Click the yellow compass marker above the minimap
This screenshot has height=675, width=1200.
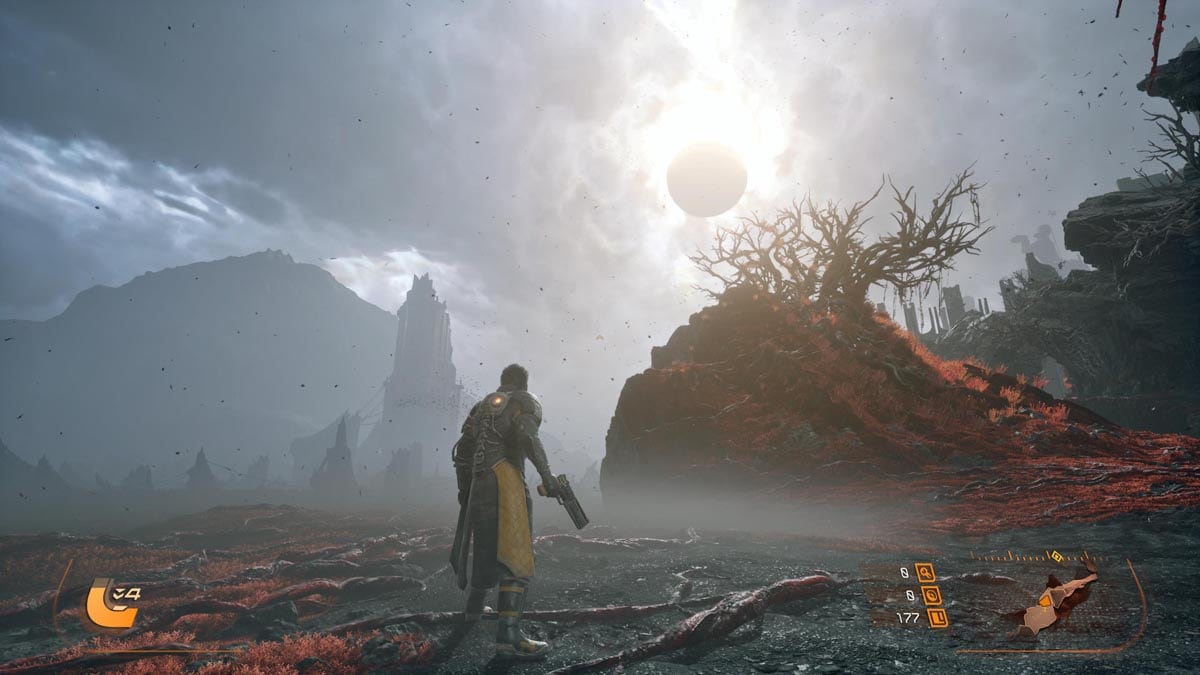1054,556
